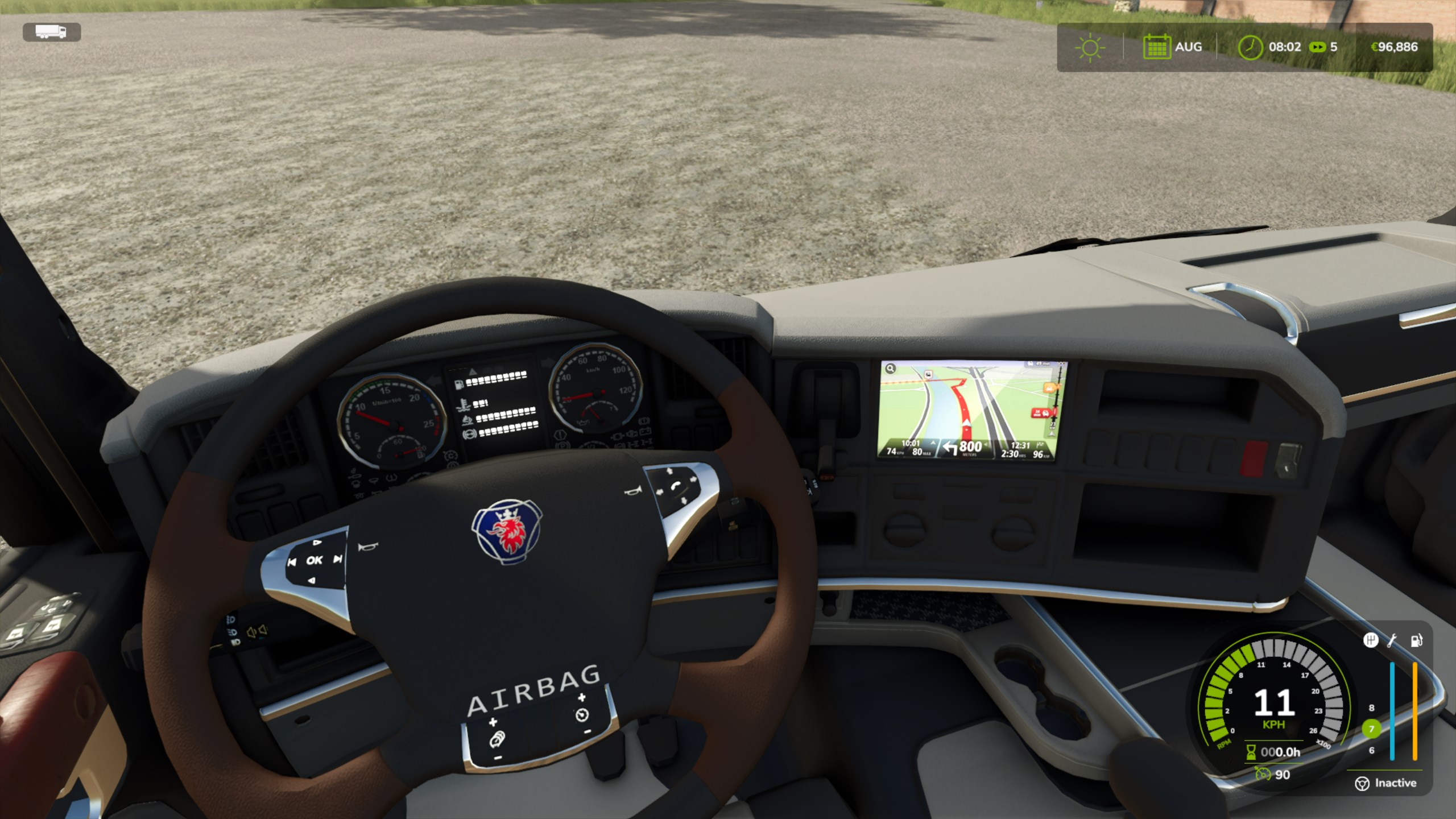1456x819 pixels.
Task: Toggle the Inactive steering wheel indicator
Action: [1362, 784]
